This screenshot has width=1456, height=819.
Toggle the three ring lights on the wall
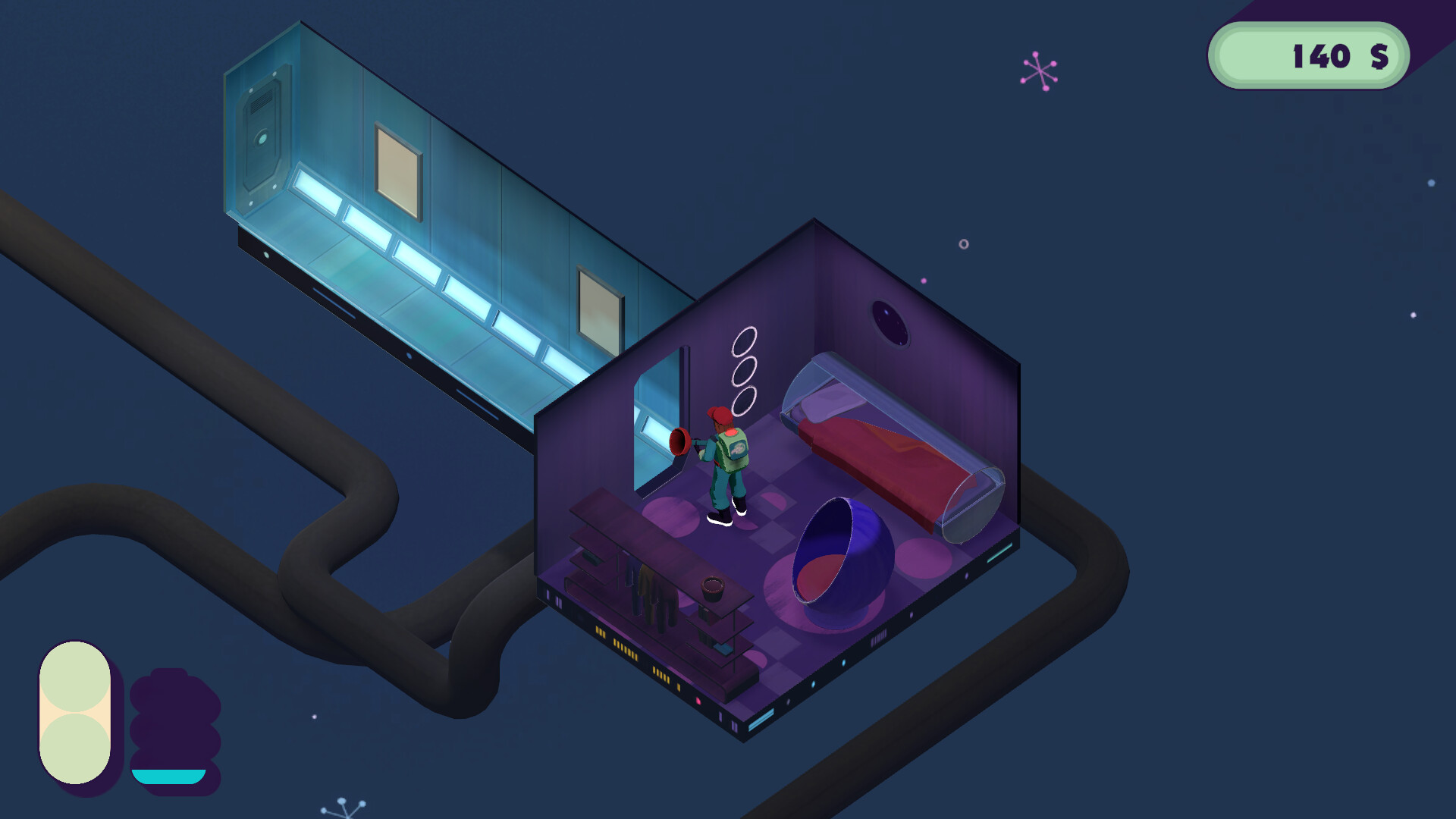tap(745, 372)
